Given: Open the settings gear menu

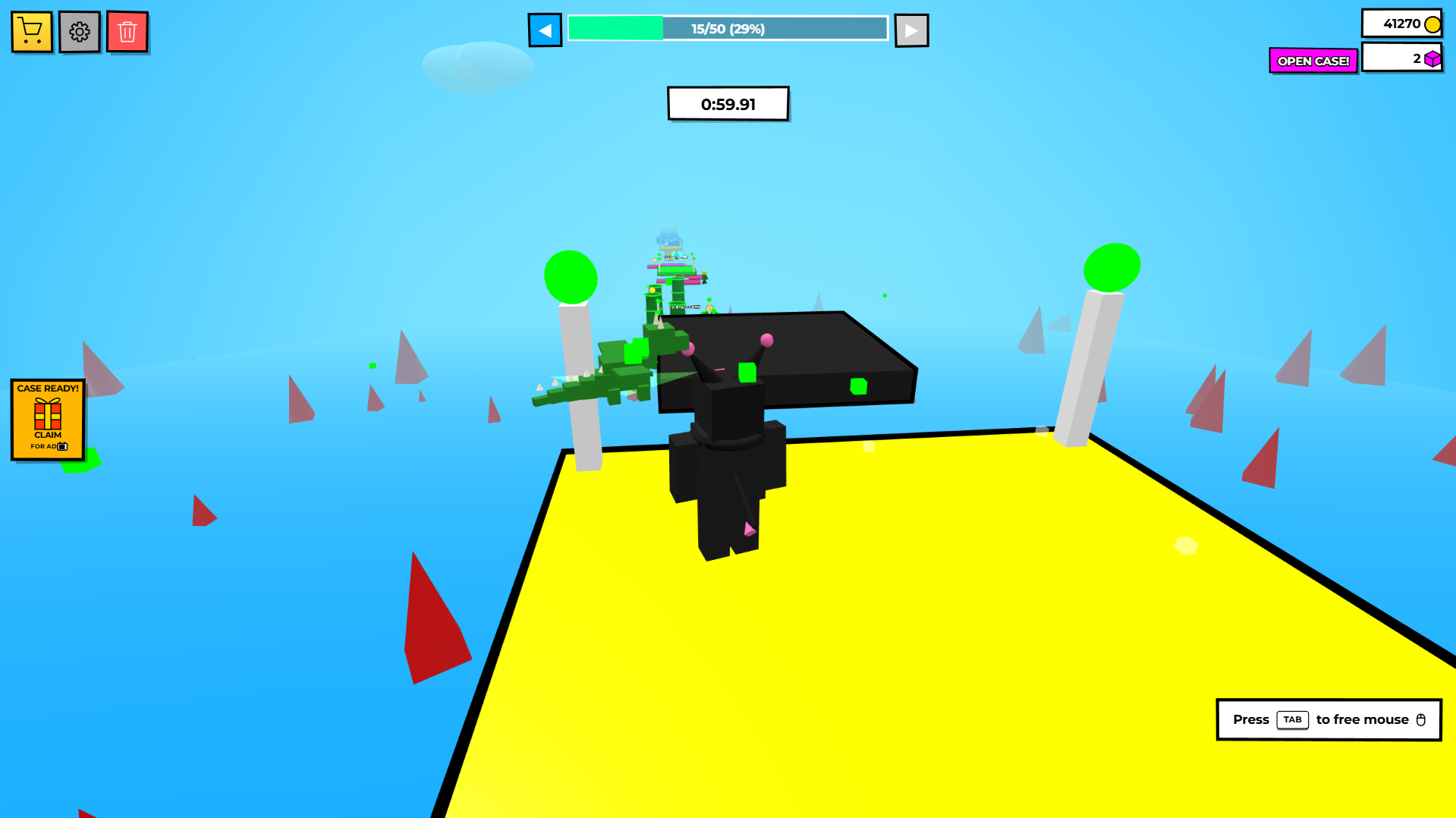Looking at the screenshot, I should pos(79,31).
